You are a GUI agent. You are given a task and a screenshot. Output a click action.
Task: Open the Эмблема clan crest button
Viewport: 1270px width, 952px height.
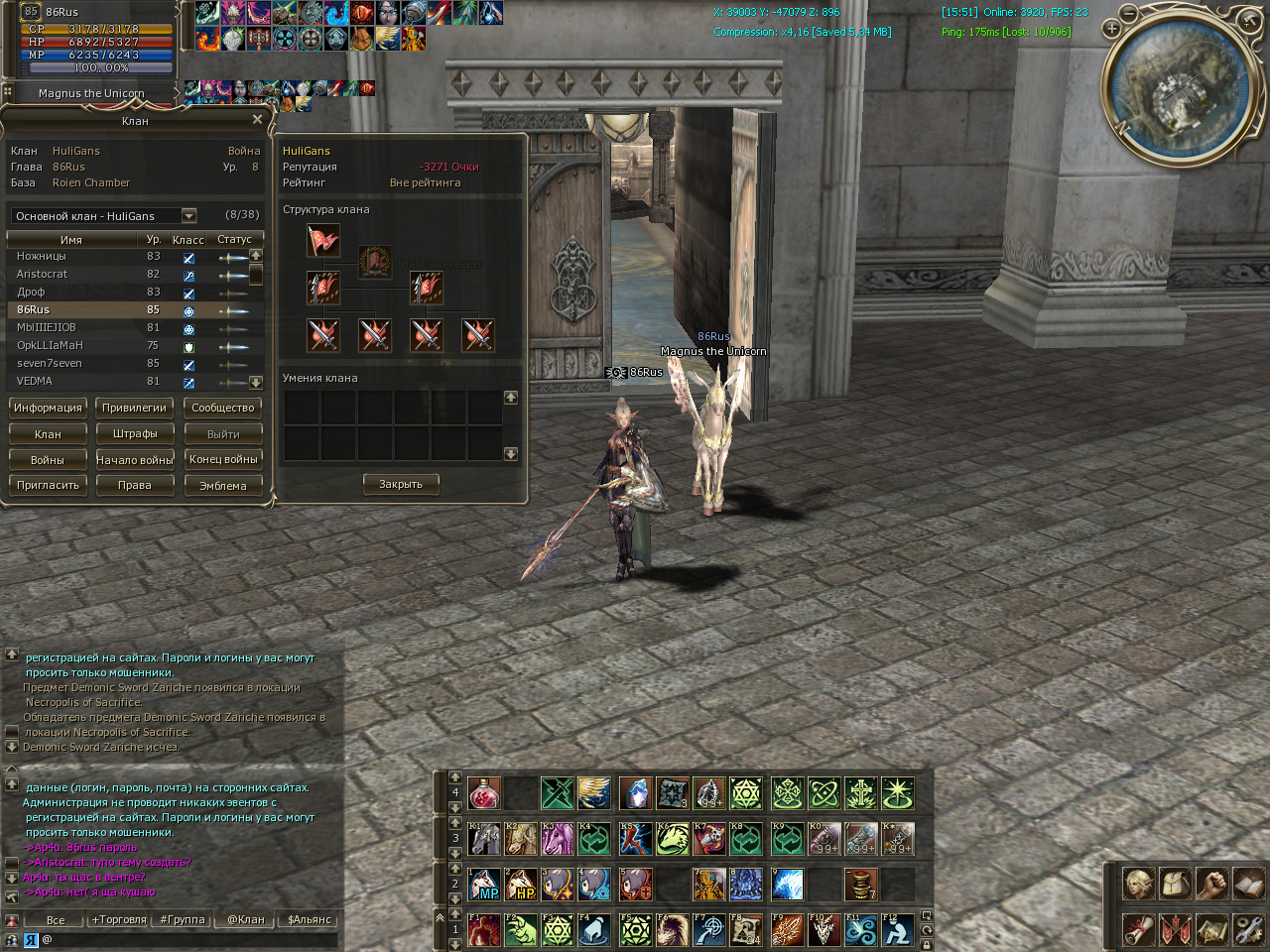click(222, 485)
